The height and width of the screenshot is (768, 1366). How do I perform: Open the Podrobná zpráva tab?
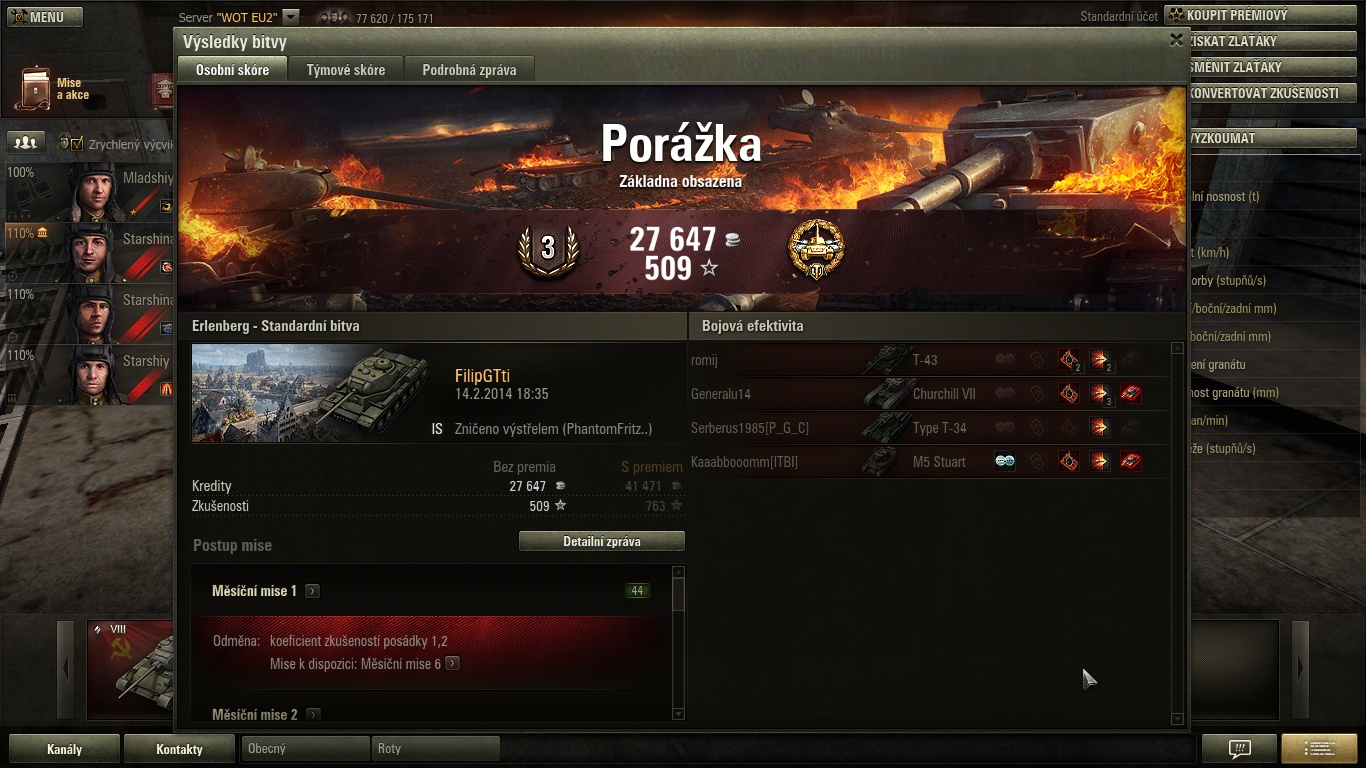tap(469, 70)
